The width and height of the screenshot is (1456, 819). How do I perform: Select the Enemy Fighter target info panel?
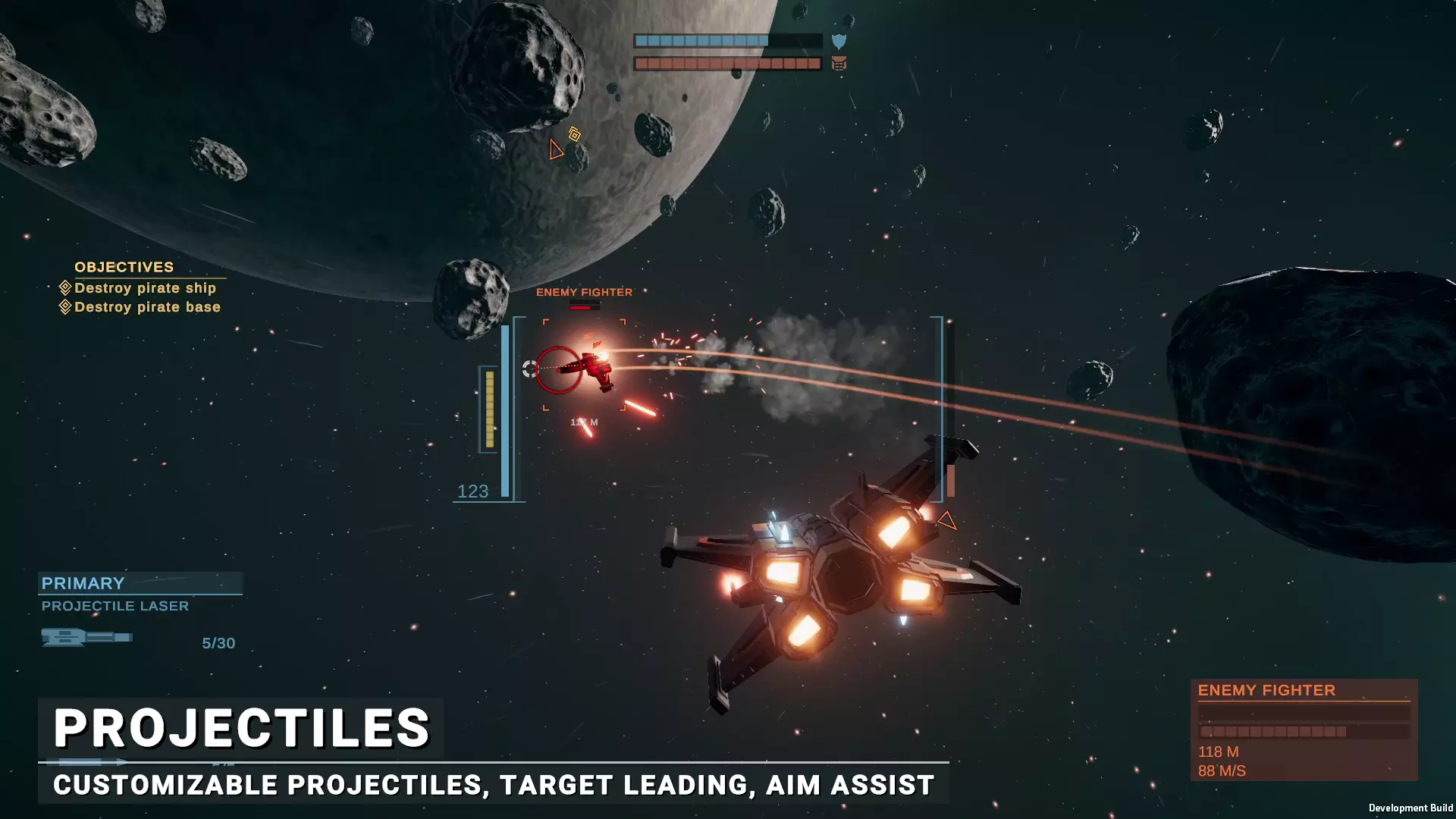pyautogui.click(x=1303, y=729)
